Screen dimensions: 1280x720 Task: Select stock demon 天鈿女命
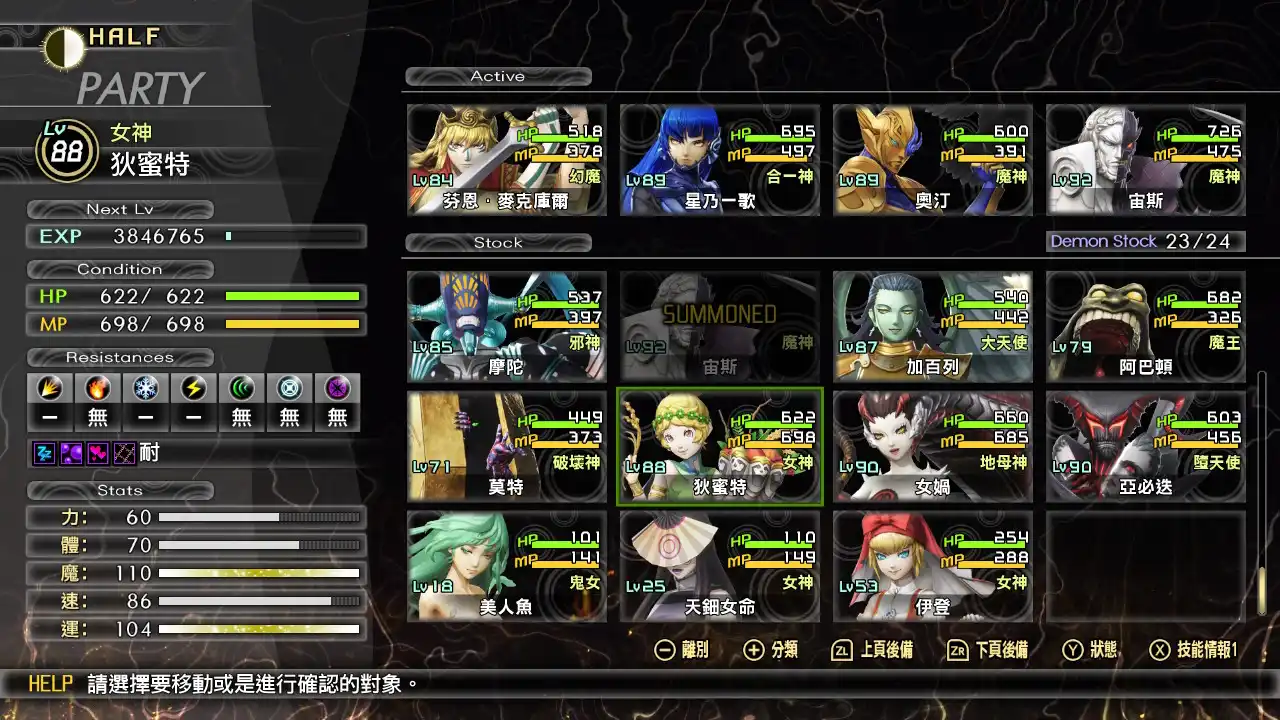click(x=720, y=567)
